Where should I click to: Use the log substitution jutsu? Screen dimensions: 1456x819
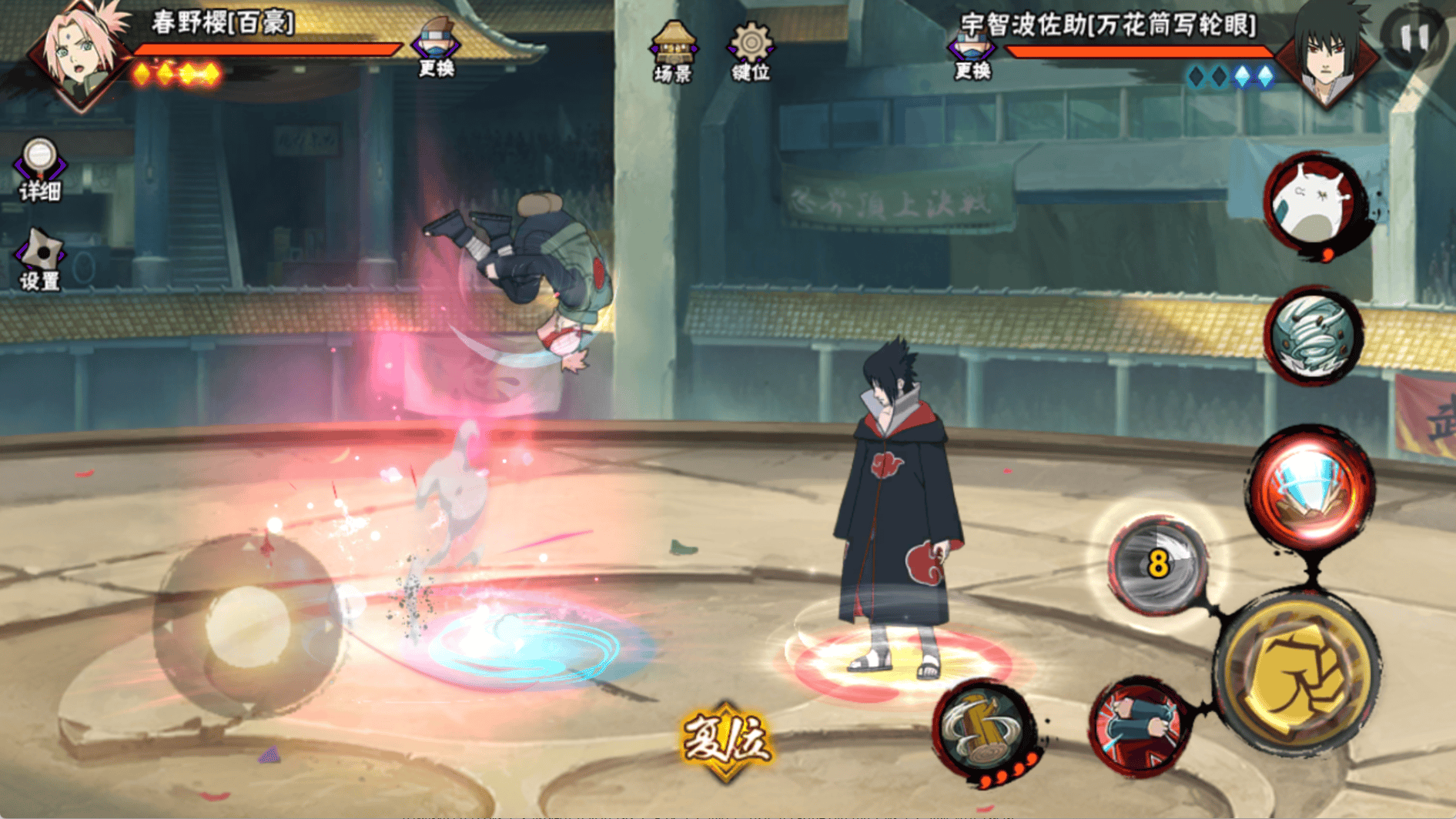(x=986, y=729)
